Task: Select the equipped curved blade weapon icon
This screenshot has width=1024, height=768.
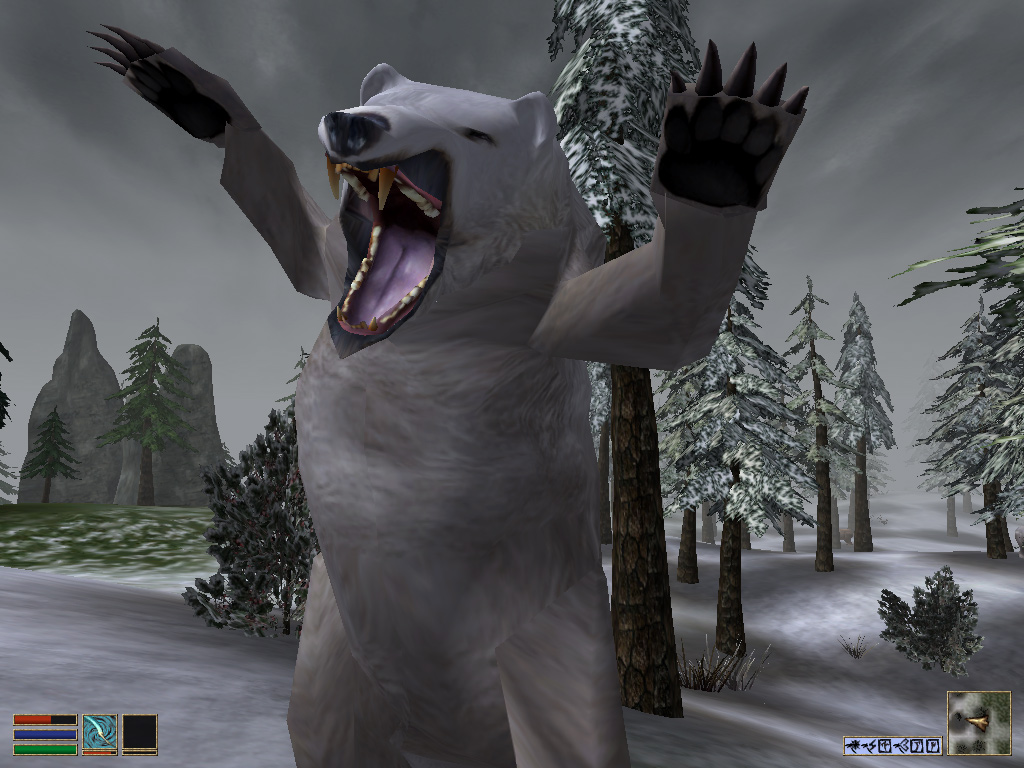Action: [x=99, y=732]
